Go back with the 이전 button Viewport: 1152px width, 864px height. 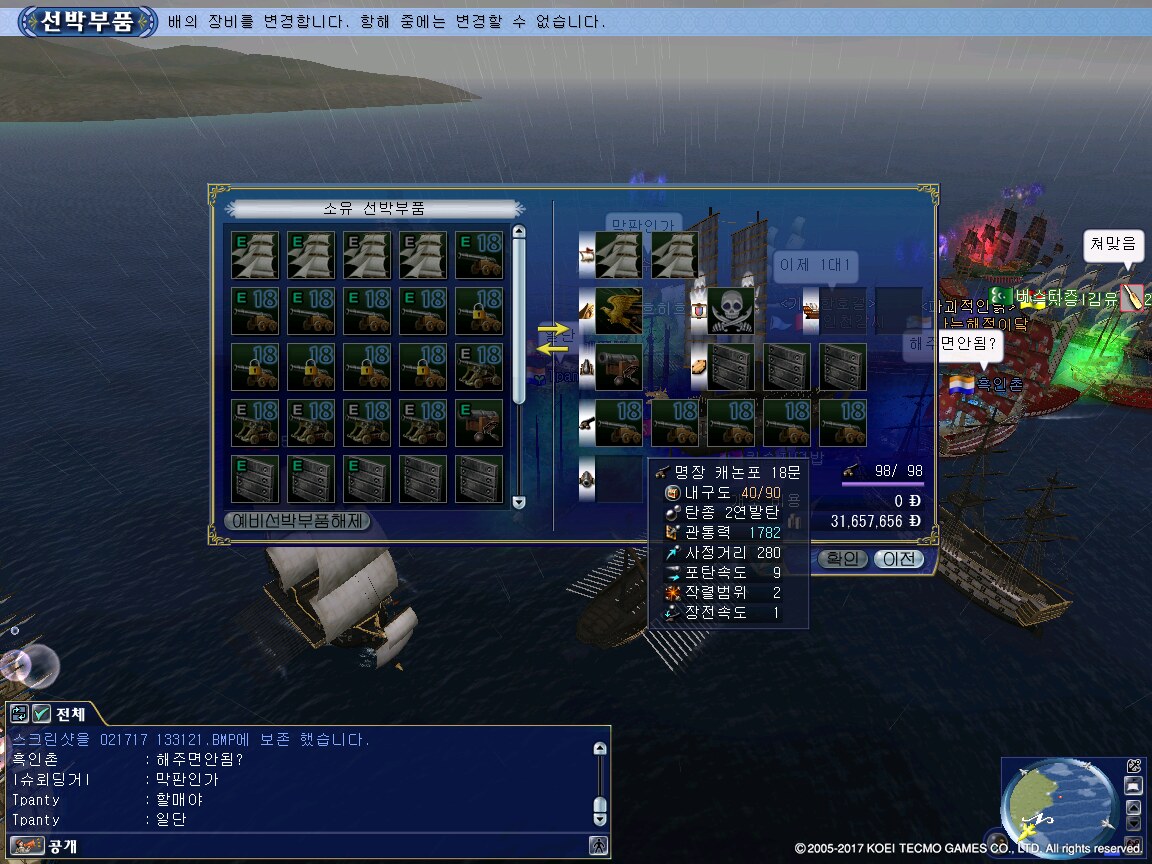tap(897, 559)
